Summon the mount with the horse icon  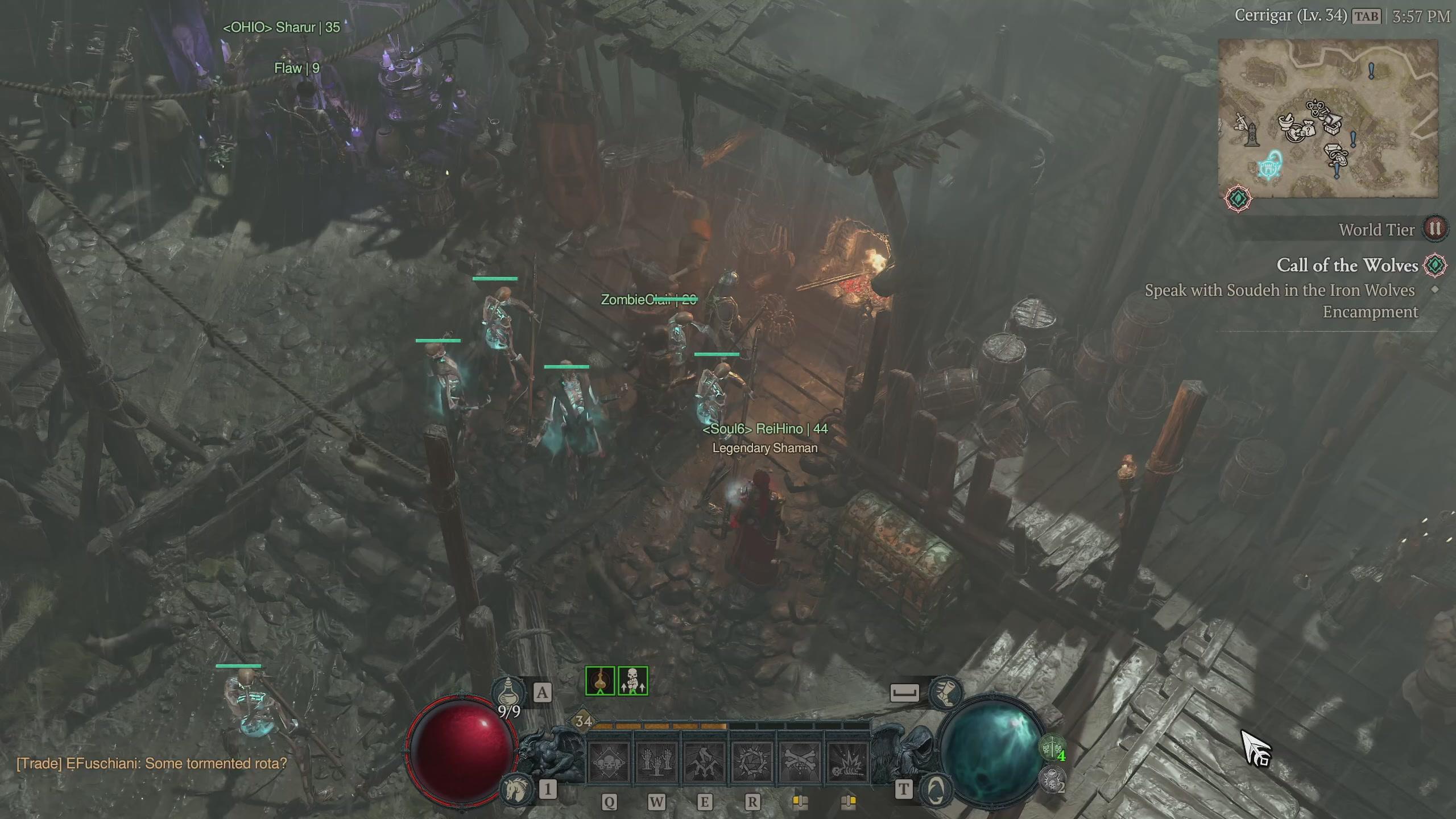[x=516, y=788]
